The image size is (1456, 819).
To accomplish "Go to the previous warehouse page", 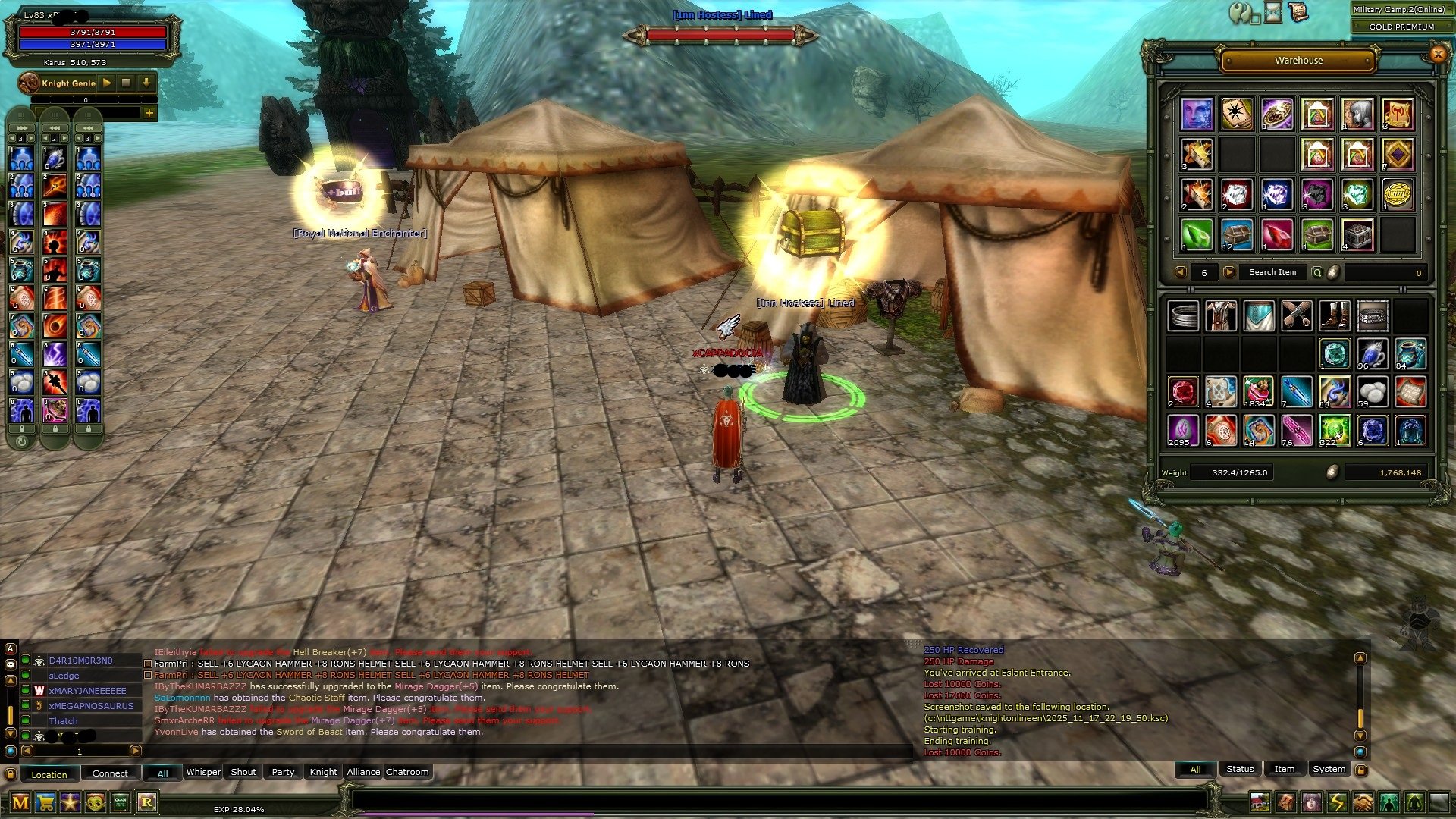I will click(x=1180, y=272).
